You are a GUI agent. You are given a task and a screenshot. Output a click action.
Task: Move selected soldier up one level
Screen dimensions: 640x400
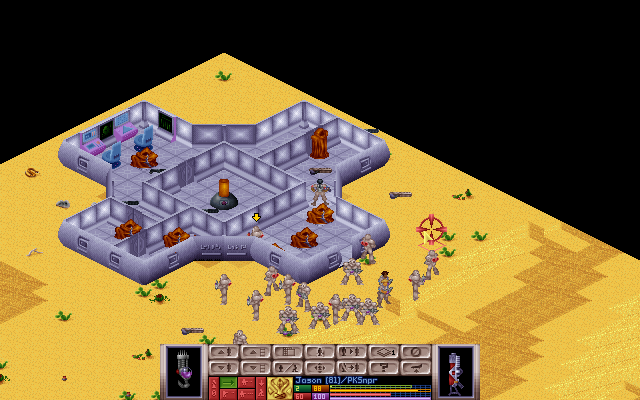(x=222, y=352)
